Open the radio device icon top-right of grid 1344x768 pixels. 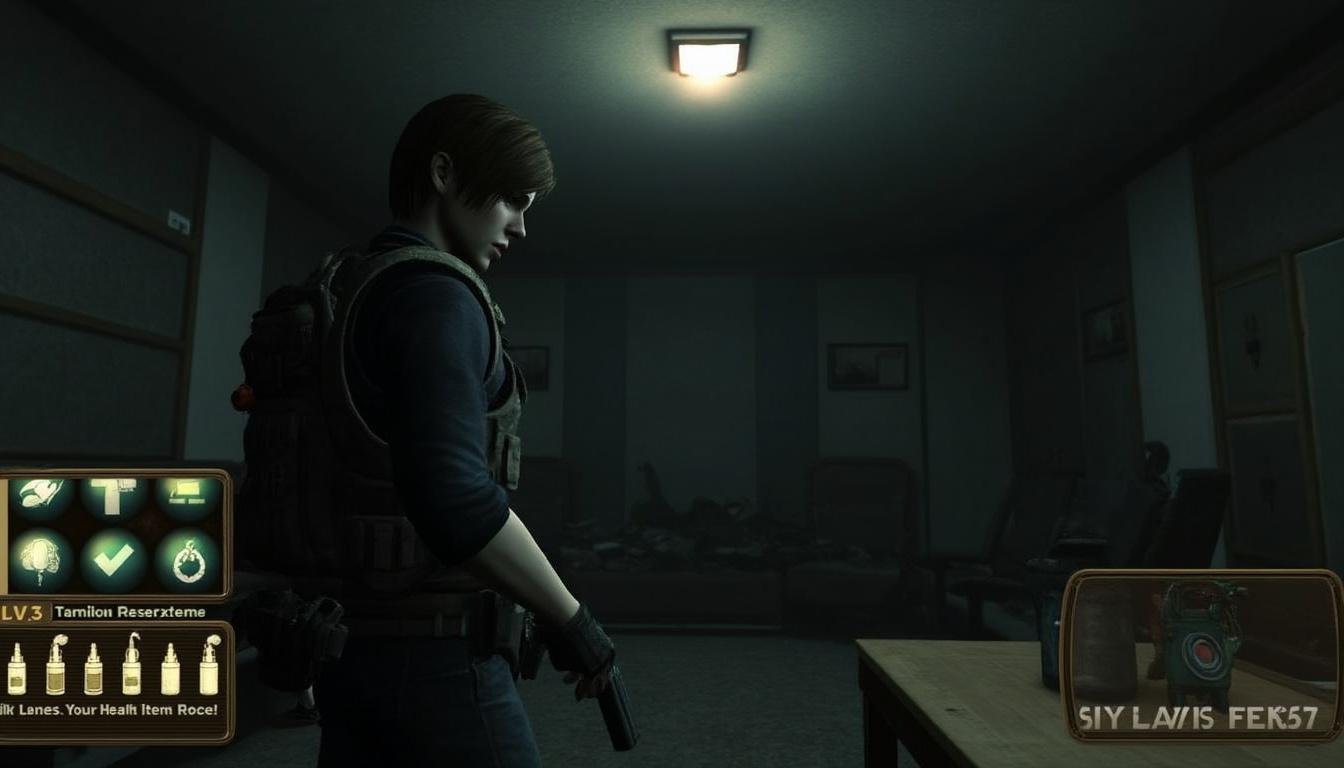tap(185, 494)
